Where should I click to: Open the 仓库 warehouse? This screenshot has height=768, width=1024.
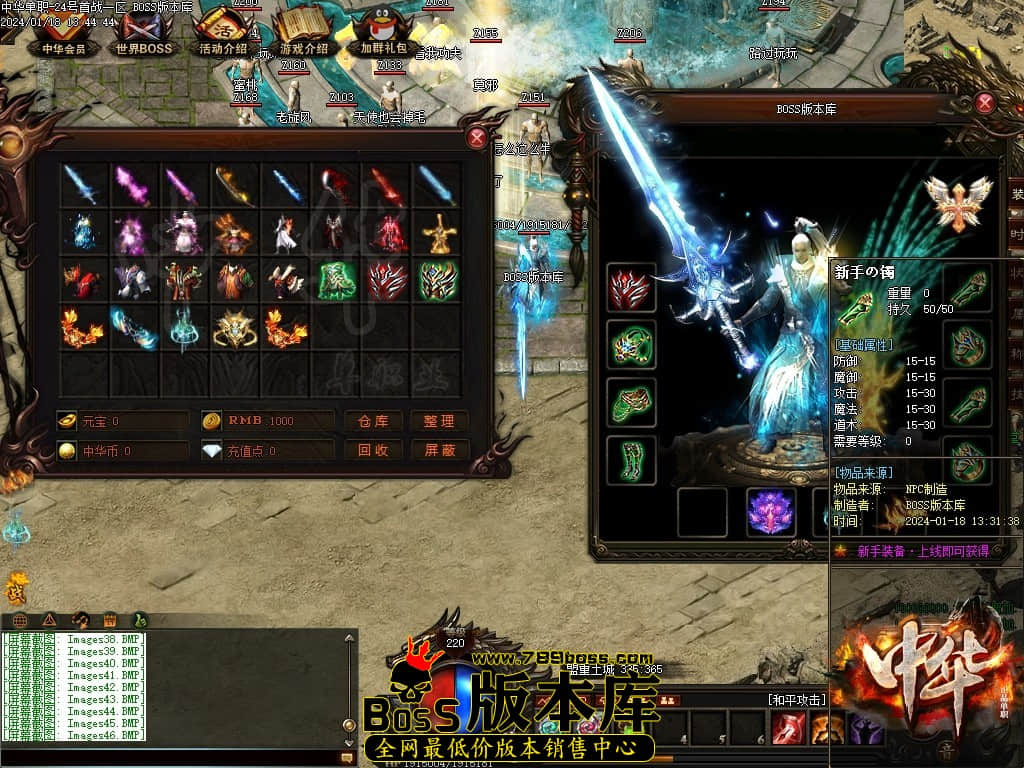pos(373,421)
